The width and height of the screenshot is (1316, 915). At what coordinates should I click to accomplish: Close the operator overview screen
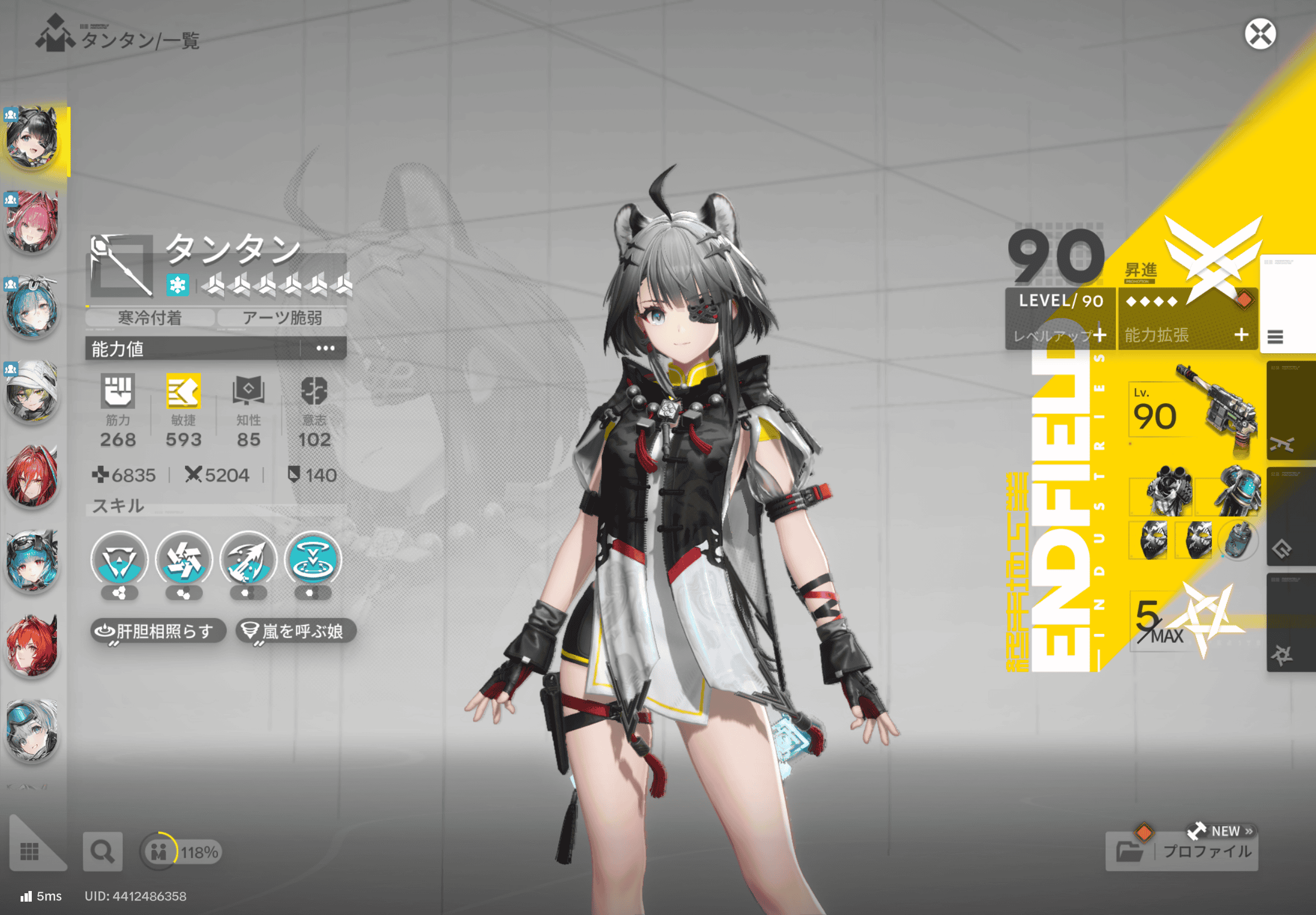[x=1260, y=34]
